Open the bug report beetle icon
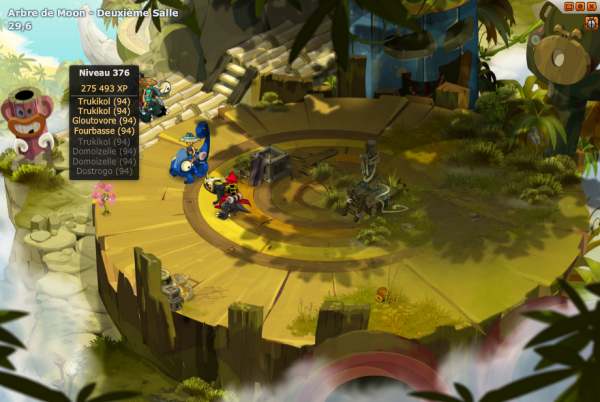Image resolution: width=600 pixels, height=402 pixels. pyautogui.click(x=591, y=23)
